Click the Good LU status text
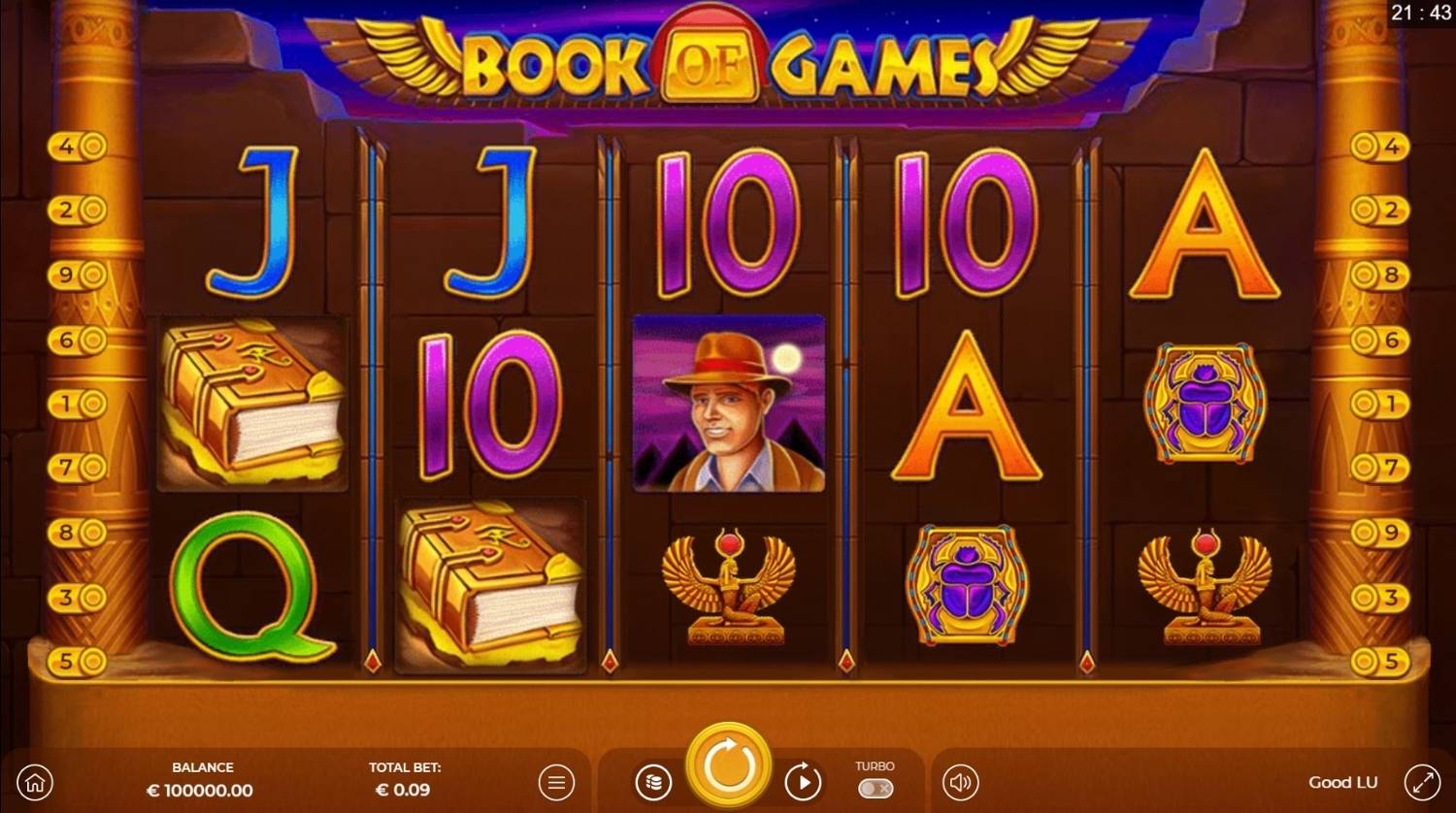The width and height of the screenshot is (1456, 813). point(1343,782)
